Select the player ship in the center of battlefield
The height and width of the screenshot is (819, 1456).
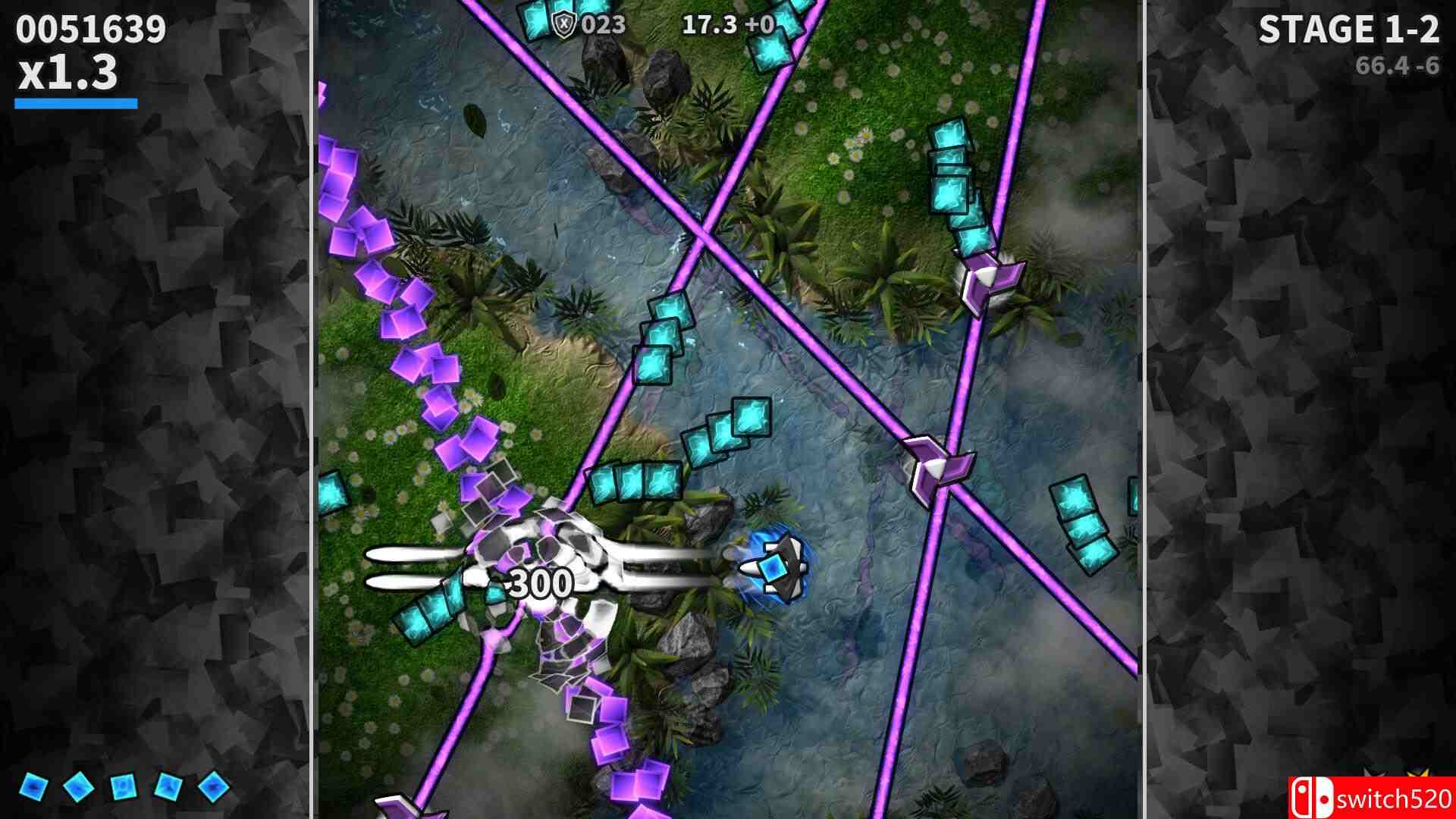pyautogui.click(x=775, y=565)
